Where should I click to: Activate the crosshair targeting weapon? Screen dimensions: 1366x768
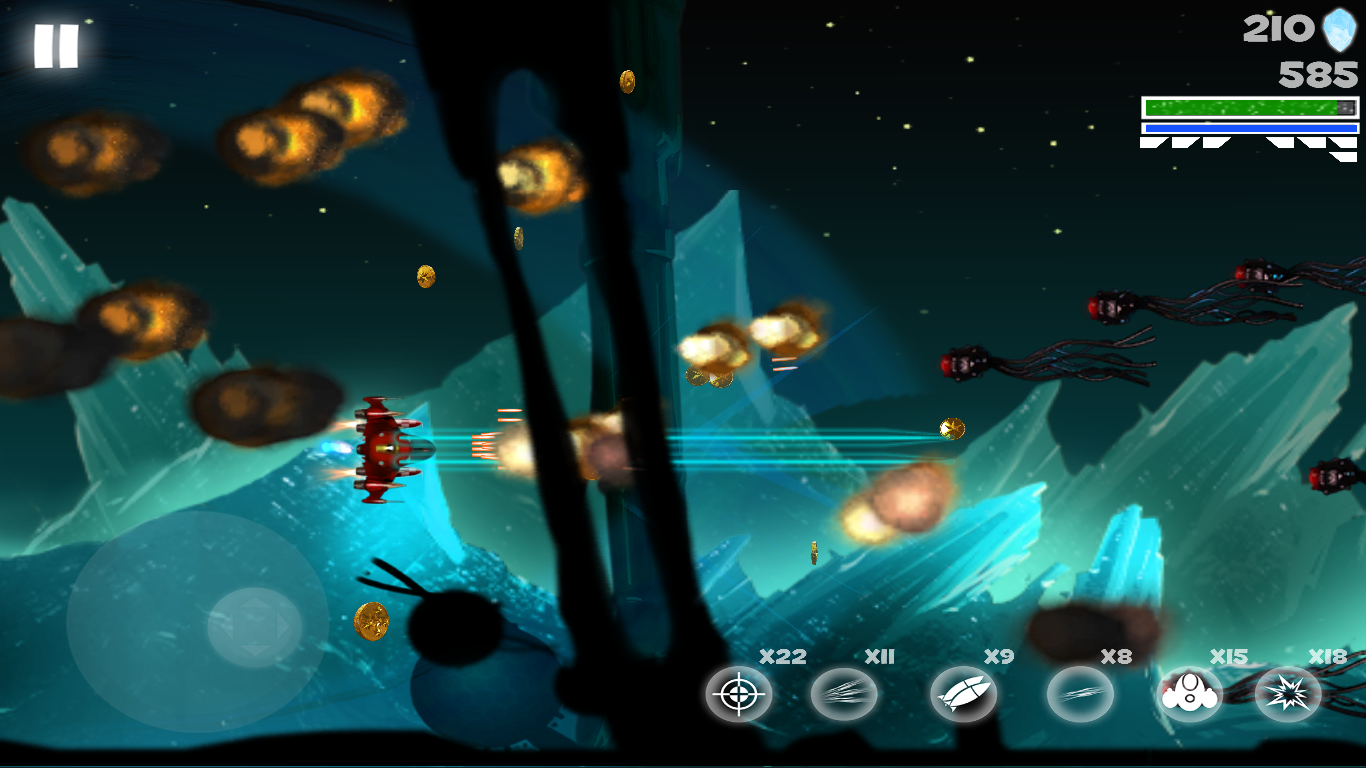click(x=738, y=694)
